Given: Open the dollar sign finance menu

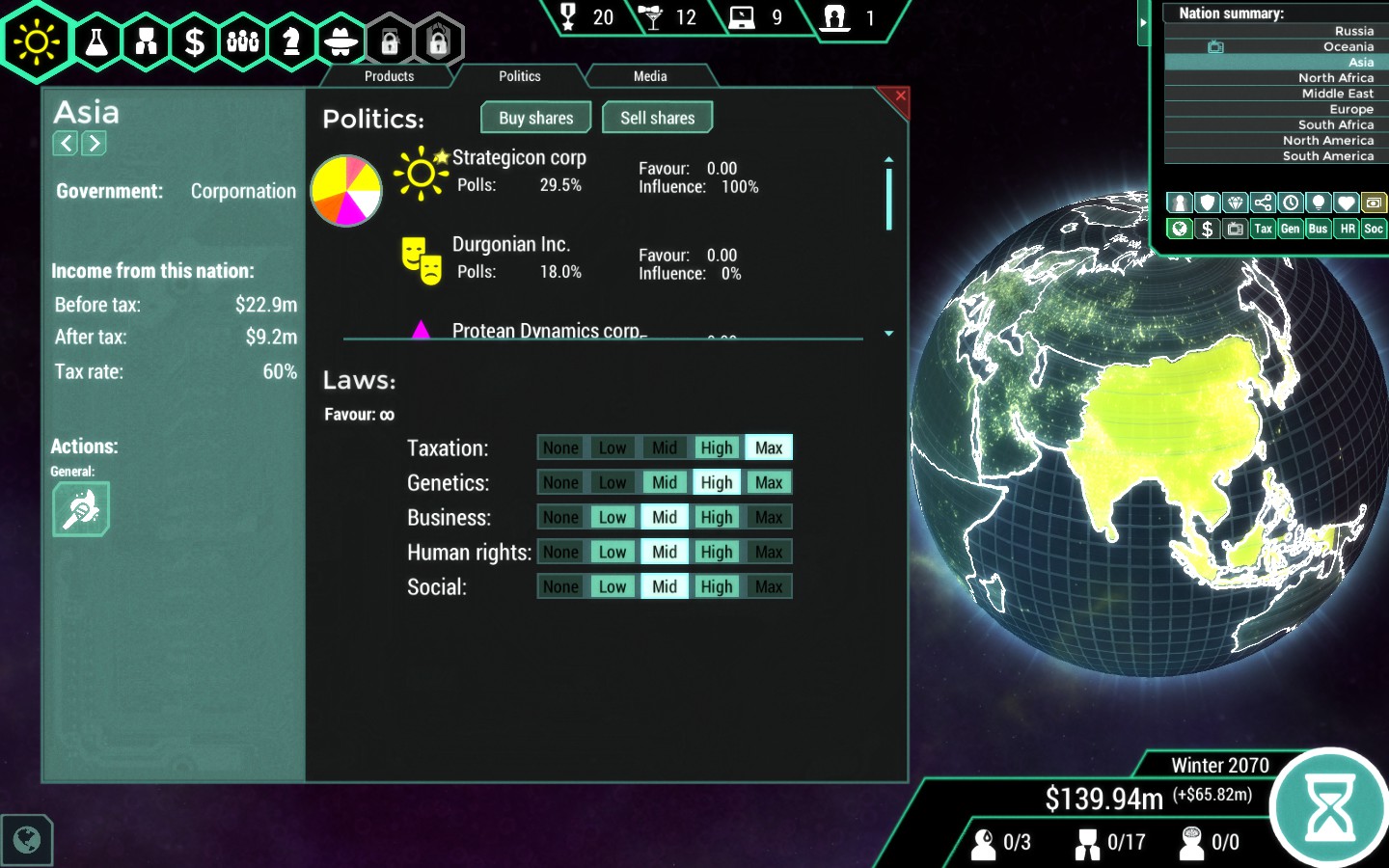Looking at the screenshot, I should pyautogui.click(x=195, y=41).
